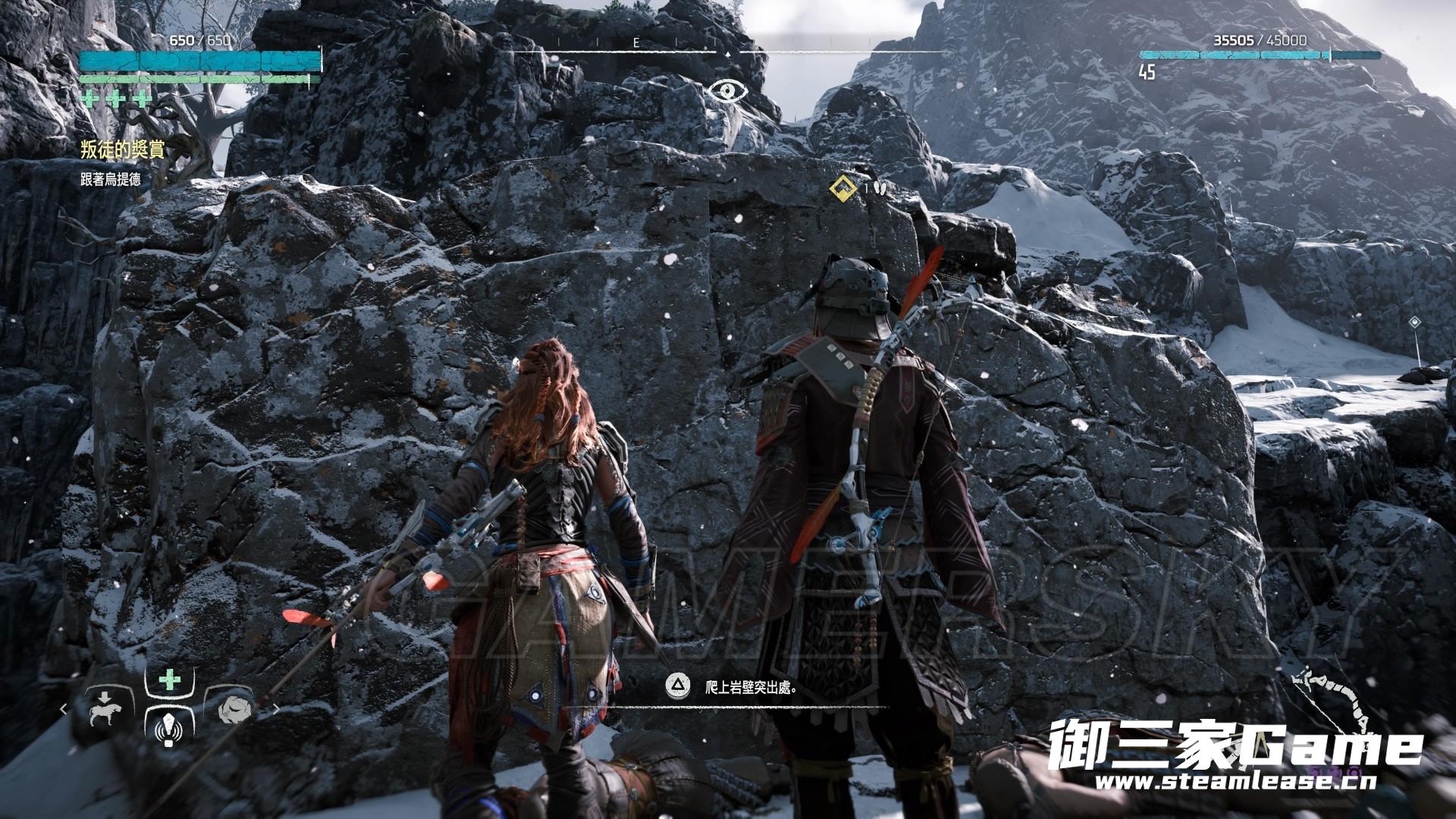The height and width of the screenshot is (819, 1456).
Task: Cycle tools with the left arrow
Action: point(64,710)
